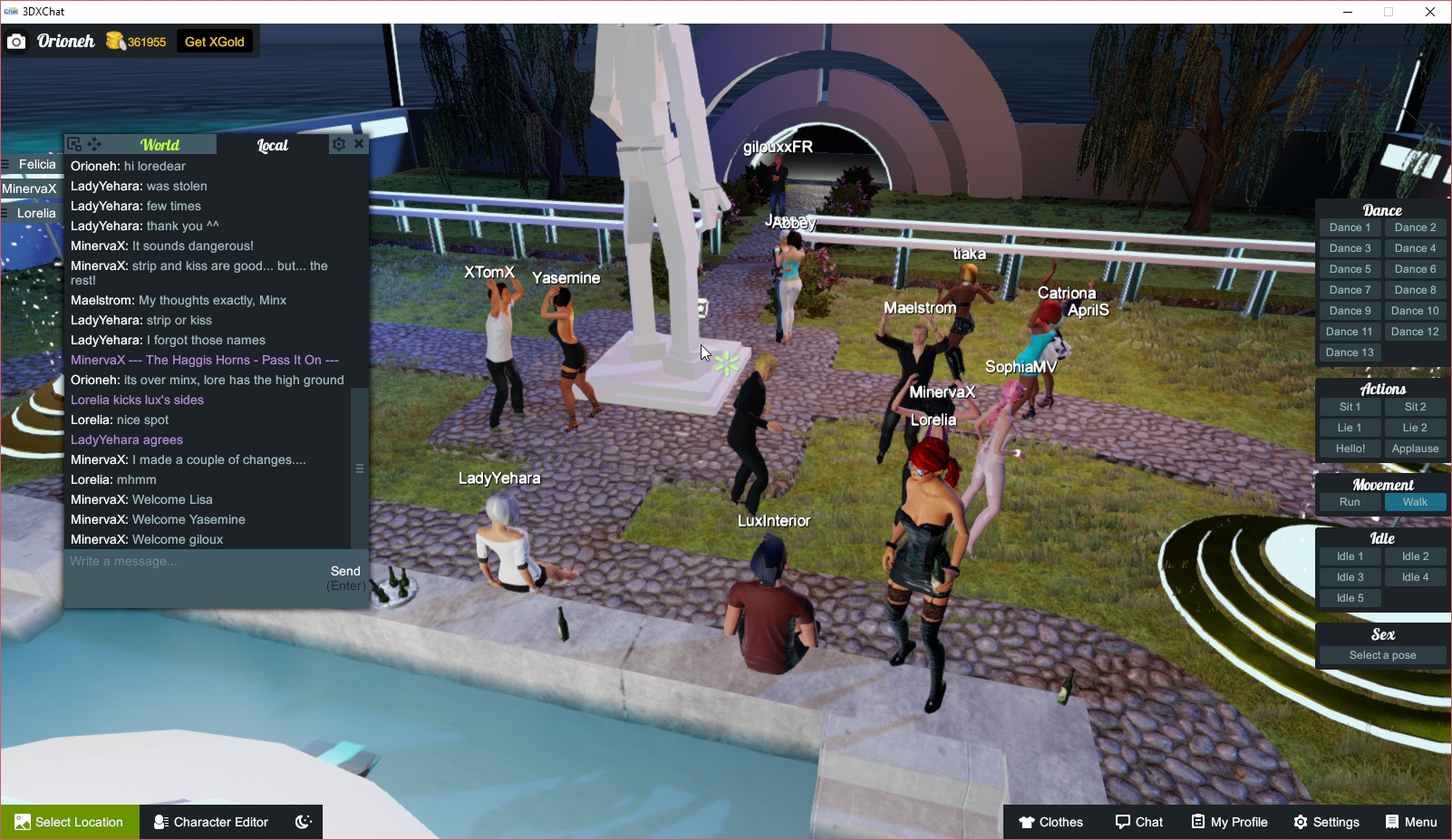Click the camera screenshot icon next to Orioneh
Viewport: 1452px width, 840px height.
click(x=16, y=41)
